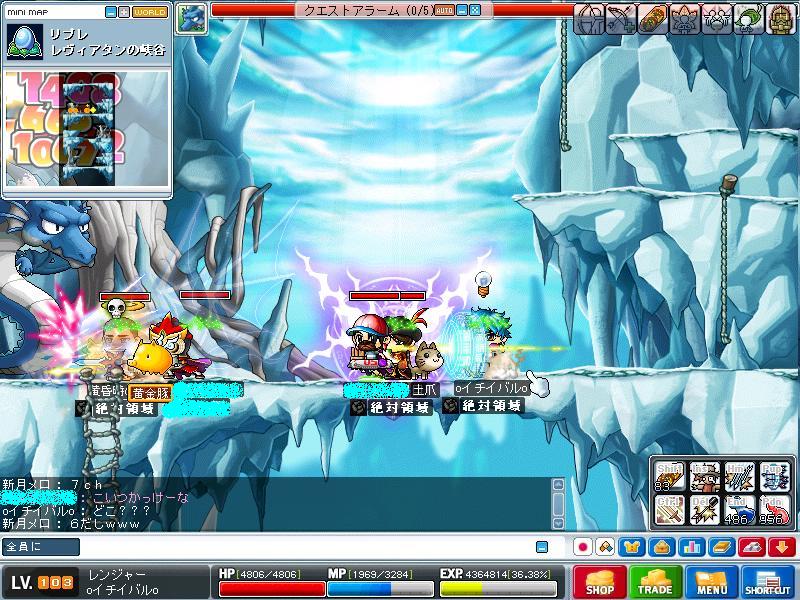Image resolution: width=800 pixels, height=600 pixels.
Task: Minimize the quest alarm window
Action: pyautogui.click(x=462, y=11)
